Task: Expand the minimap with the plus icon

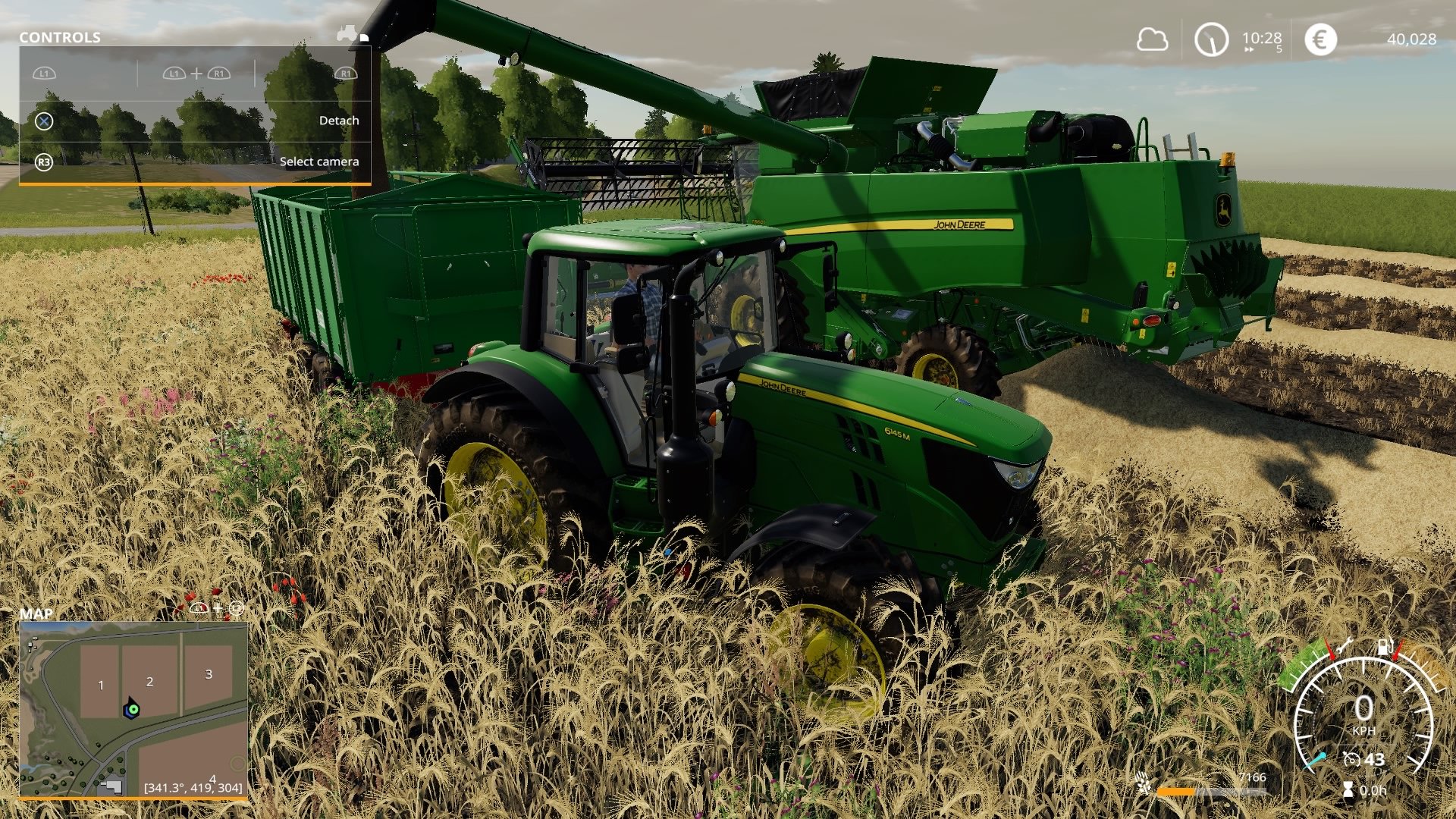Action: [218, 607]
